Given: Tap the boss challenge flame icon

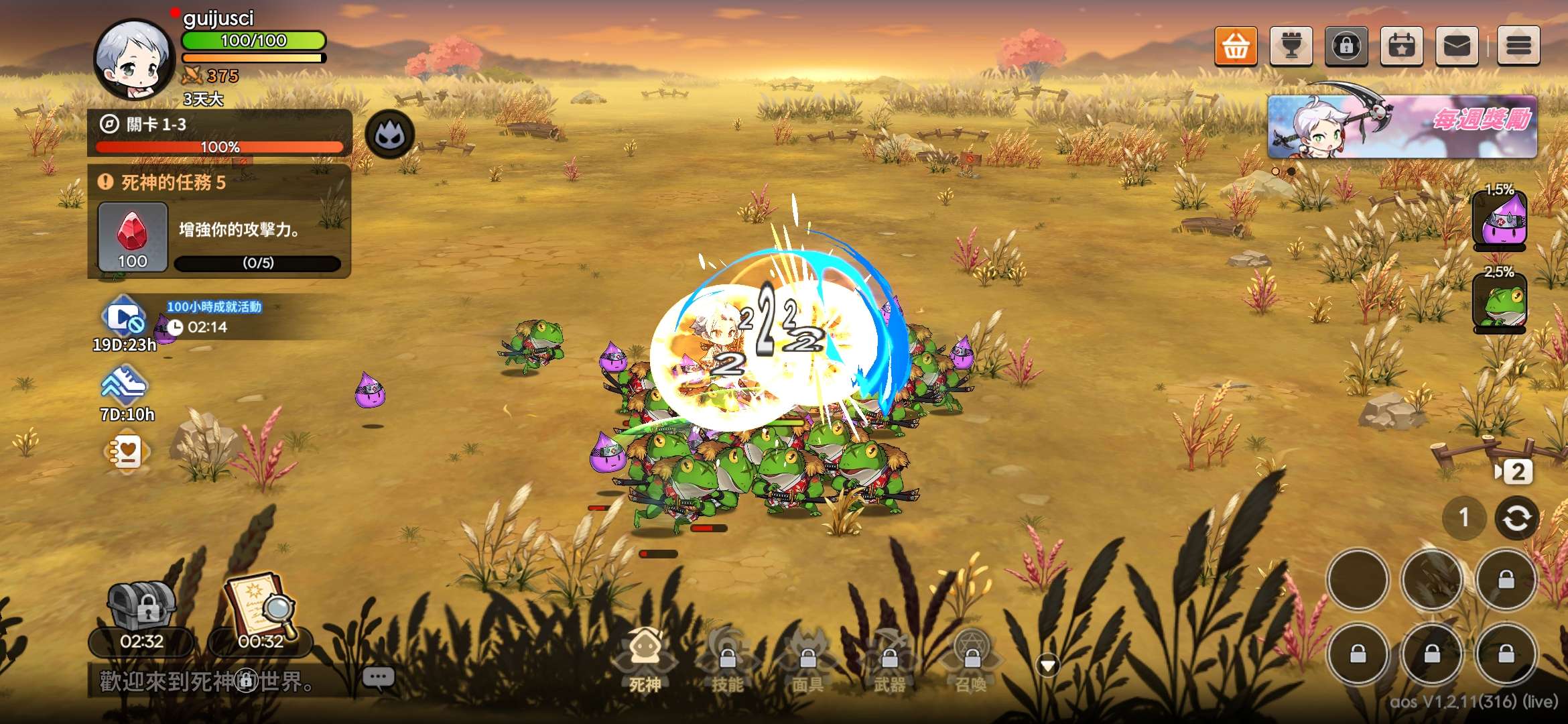Looking at the screenshot, I should pos(390,135).
